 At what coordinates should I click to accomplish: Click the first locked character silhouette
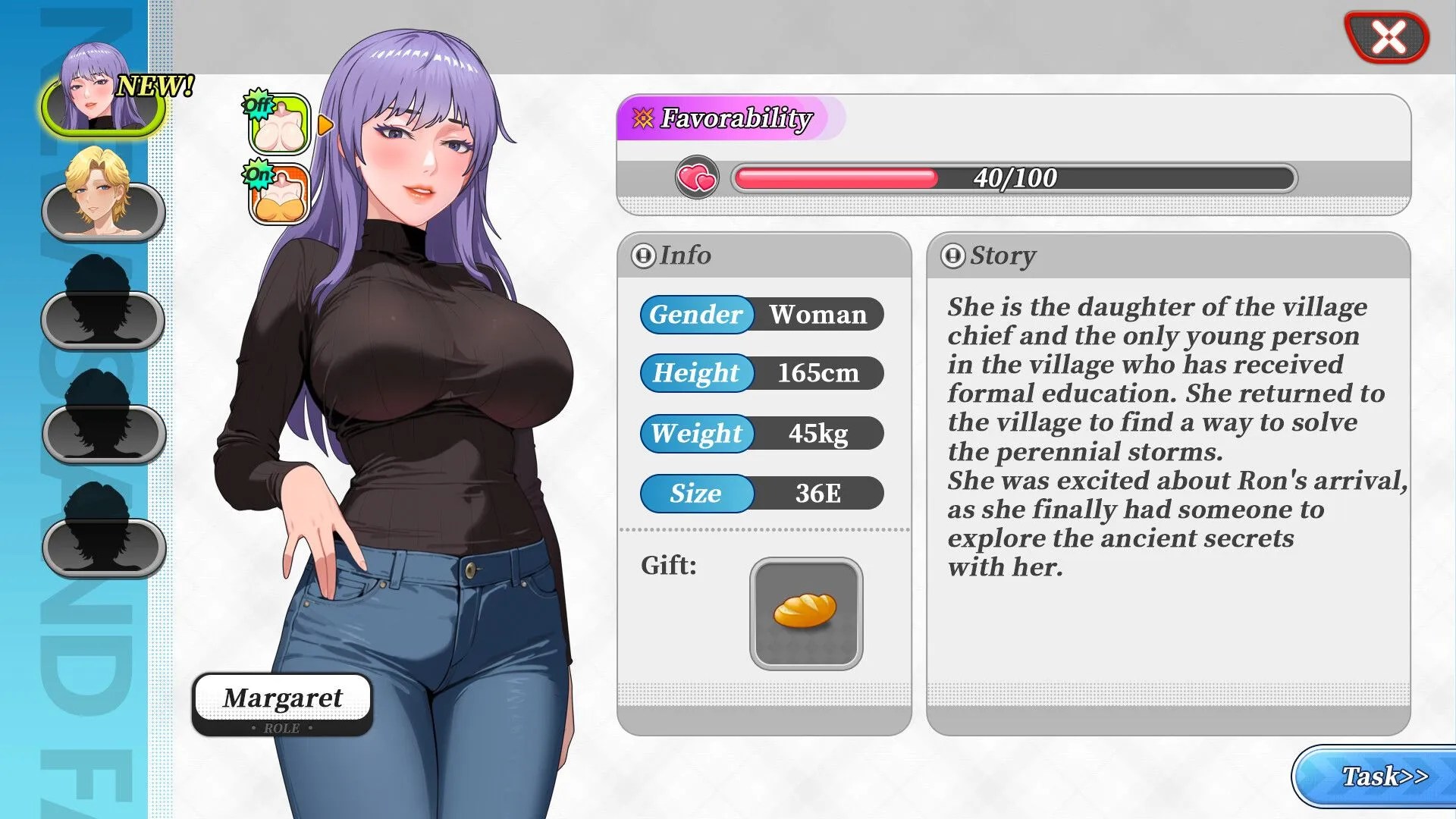point(102,318)
